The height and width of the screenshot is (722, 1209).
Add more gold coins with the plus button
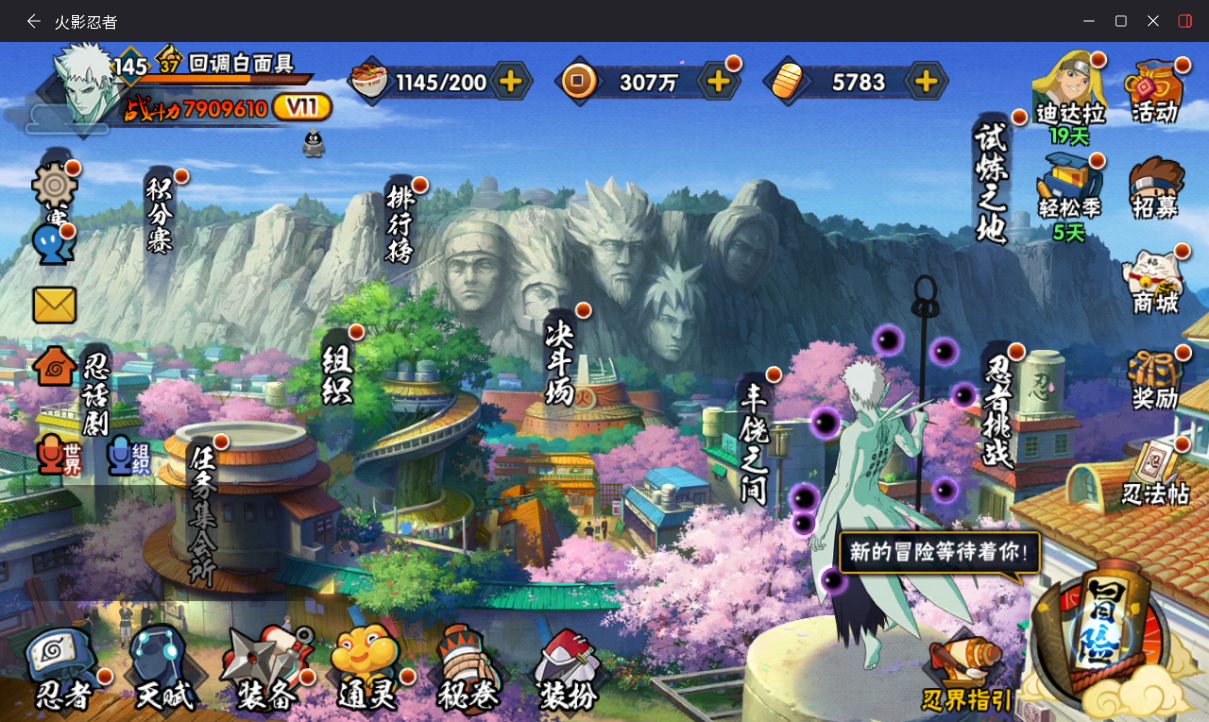pos(718,81)
